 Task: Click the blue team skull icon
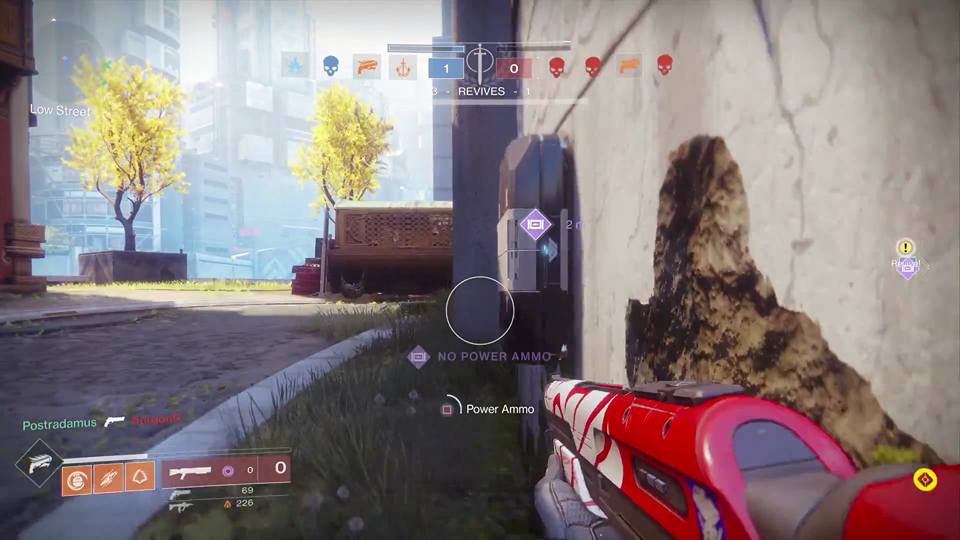[331, 67]
